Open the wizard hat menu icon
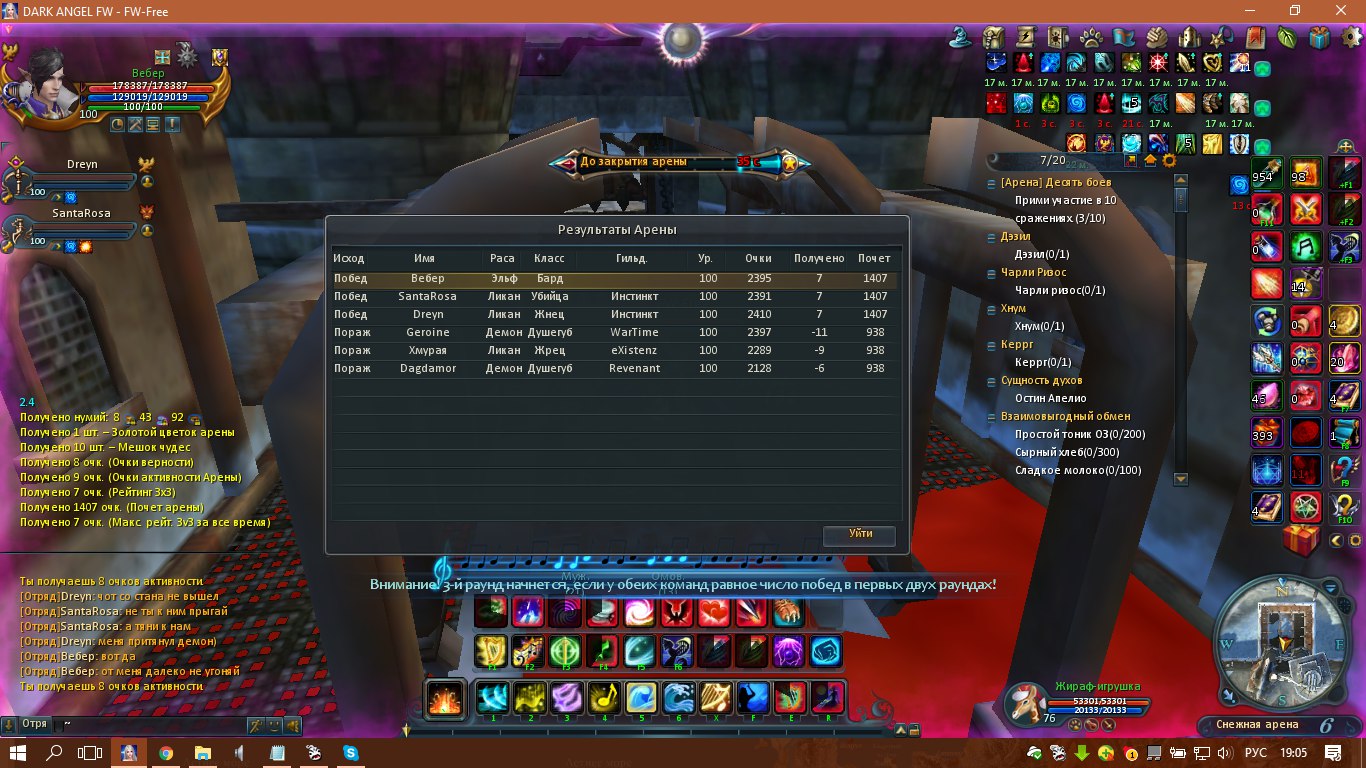1366x768 pixels. point(961,38)
